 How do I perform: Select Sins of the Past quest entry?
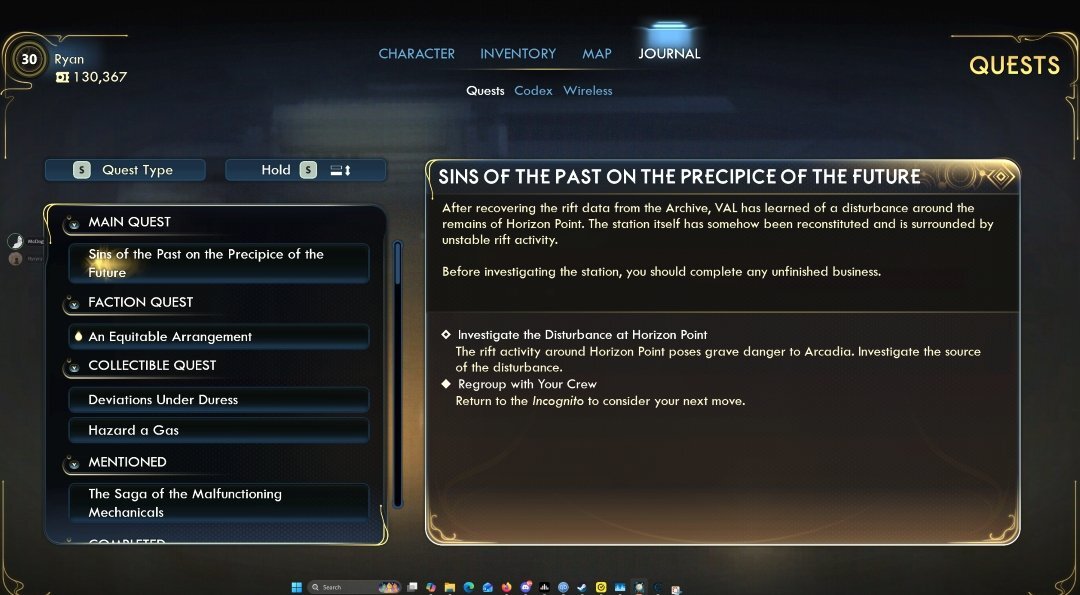(x=218, y=263)
